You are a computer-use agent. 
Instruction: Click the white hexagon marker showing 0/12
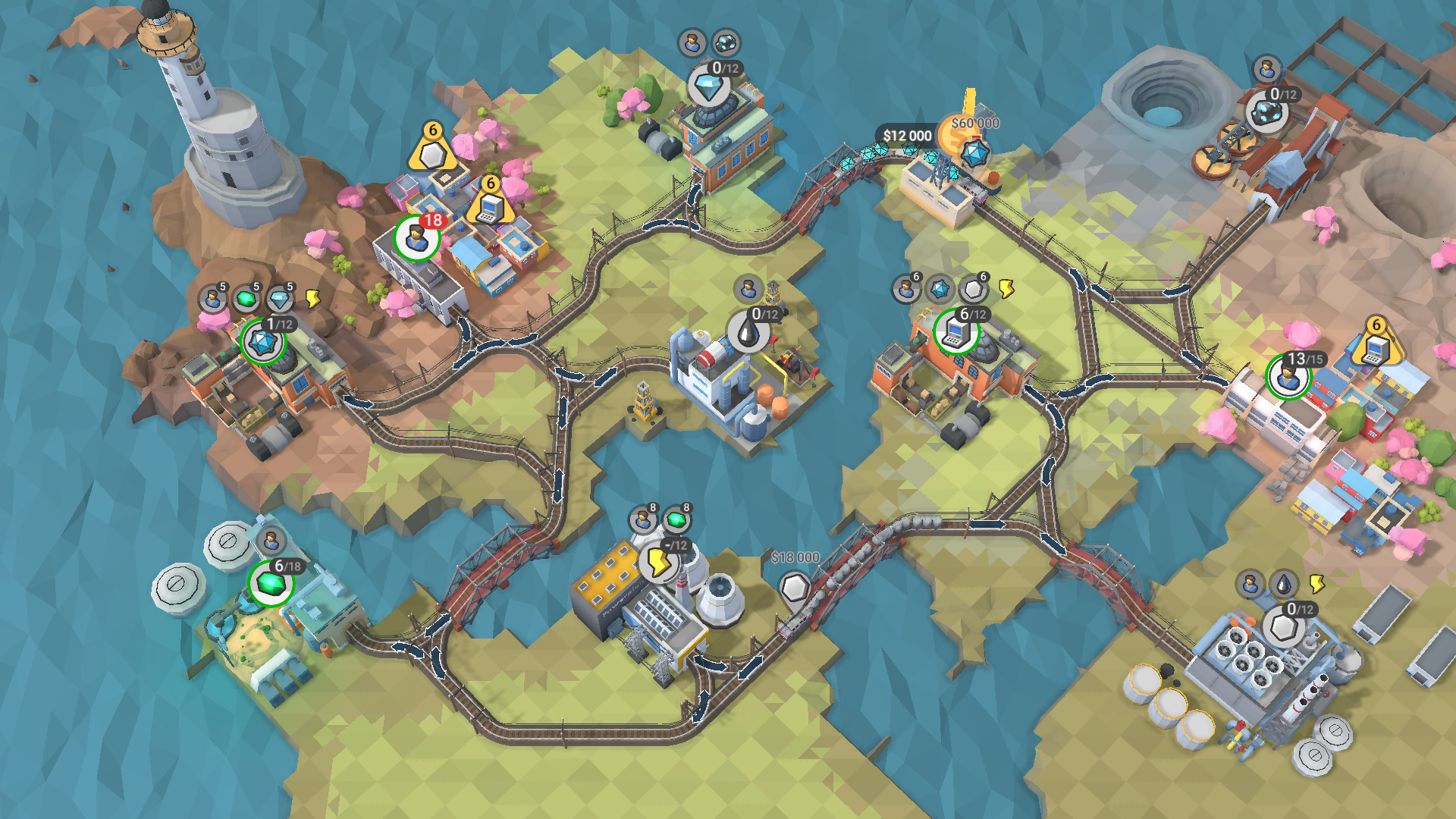pyautogui.click(x=1282, y=627)
